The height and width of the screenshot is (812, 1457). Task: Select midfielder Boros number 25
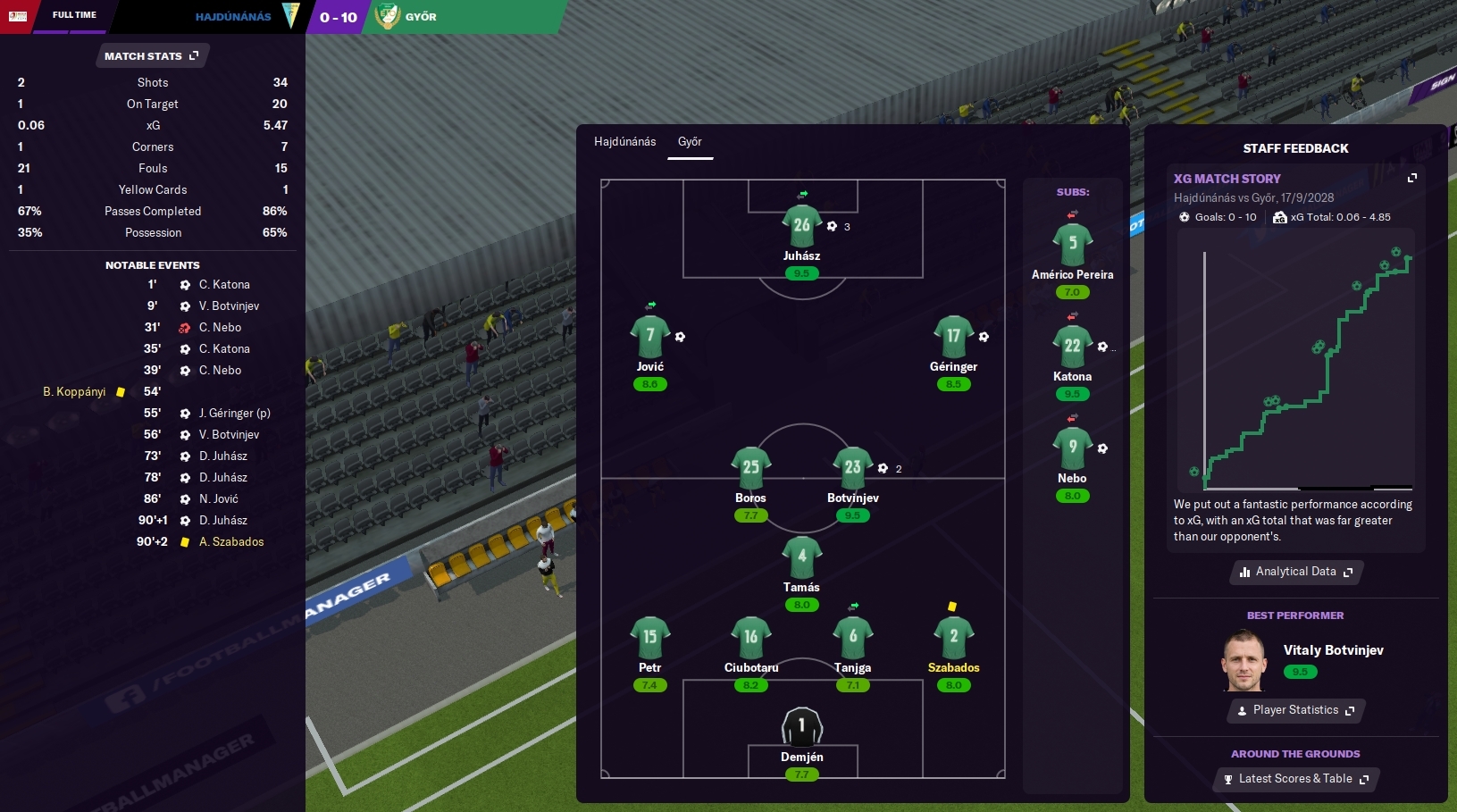[750, 467]
